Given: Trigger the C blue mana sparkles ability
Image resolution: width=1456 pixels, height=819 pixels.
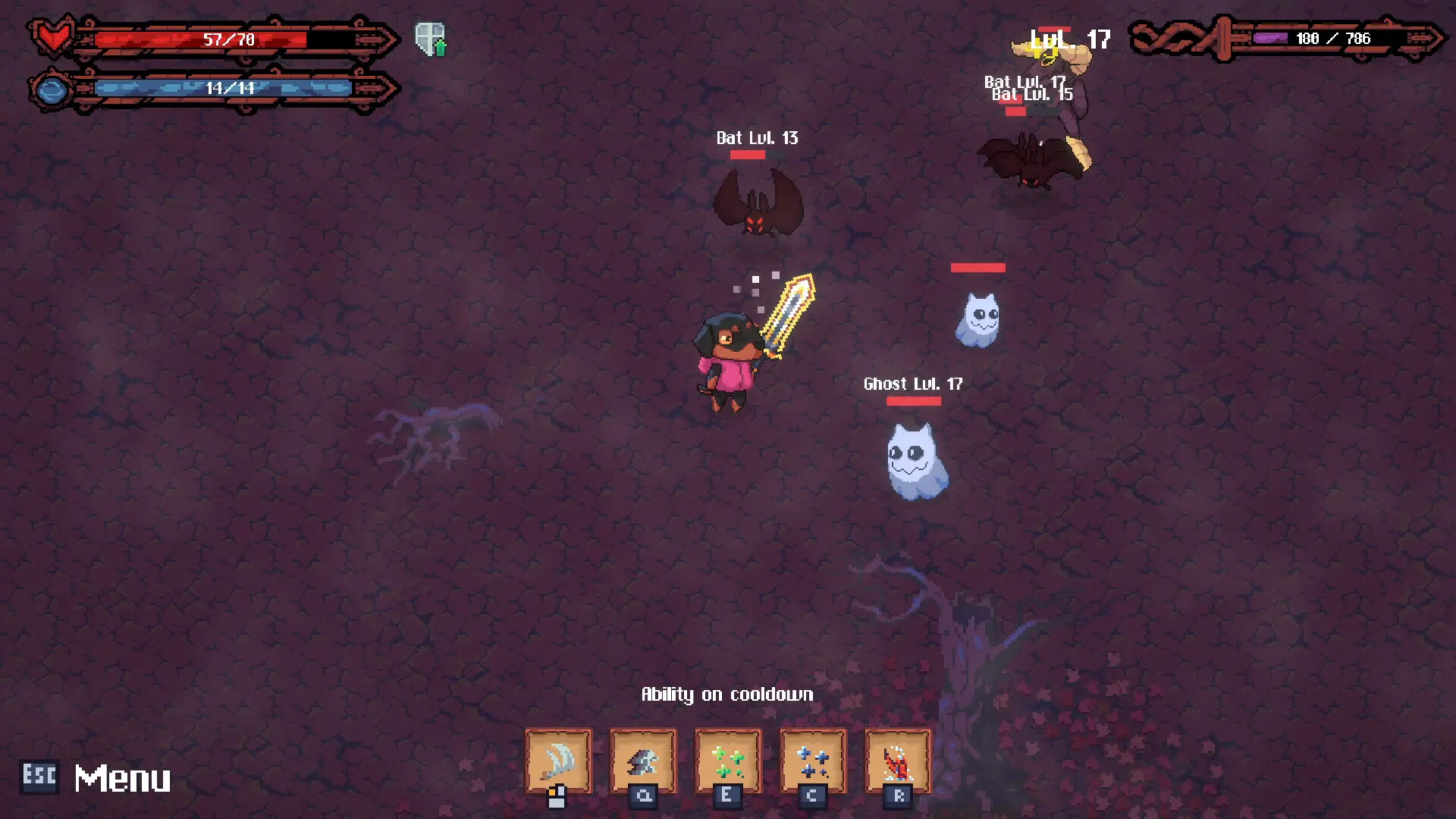Looking at the screenshot, I should pyautogui.click(x=812, y=761).
